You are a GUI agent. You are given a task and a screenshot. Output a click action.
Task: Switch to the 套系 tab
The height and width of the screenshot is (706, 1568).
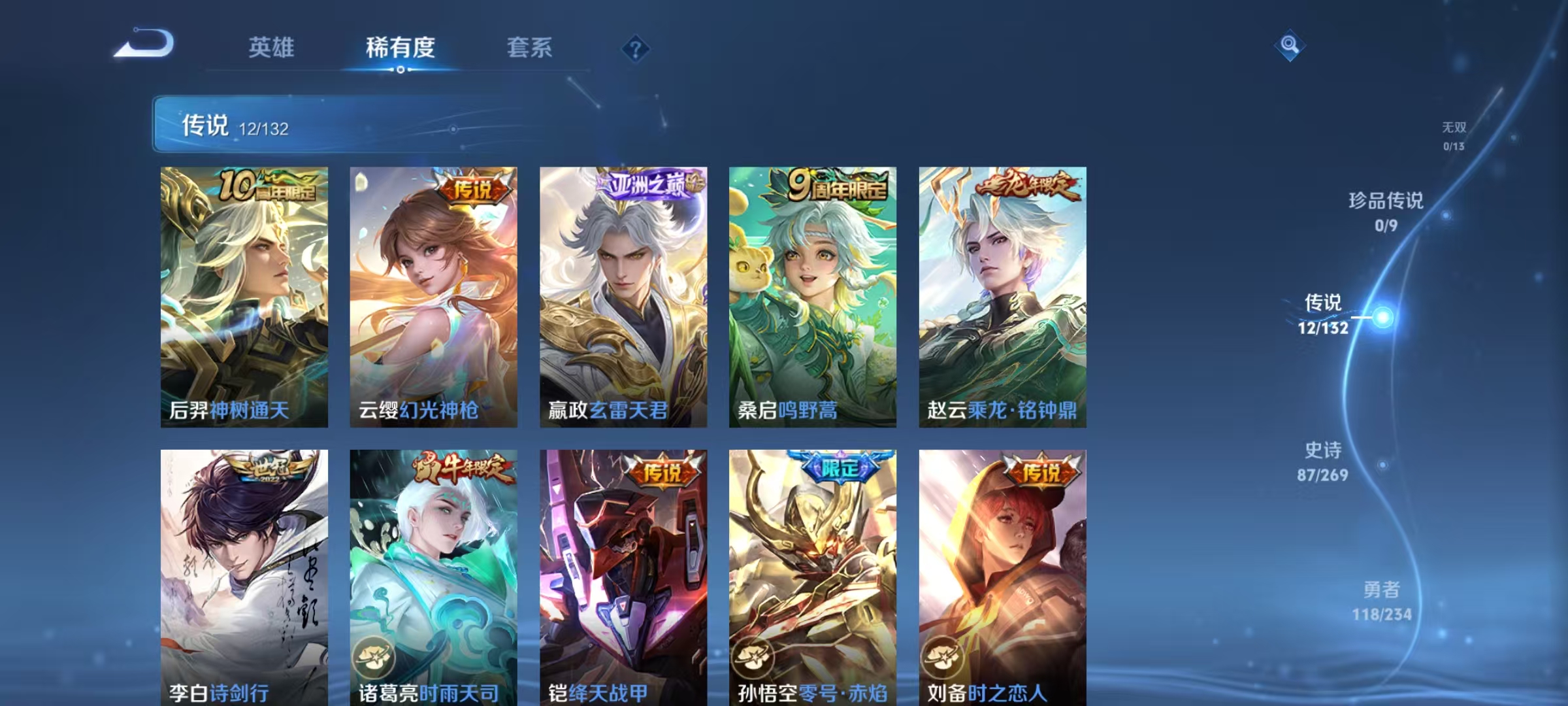529,48
